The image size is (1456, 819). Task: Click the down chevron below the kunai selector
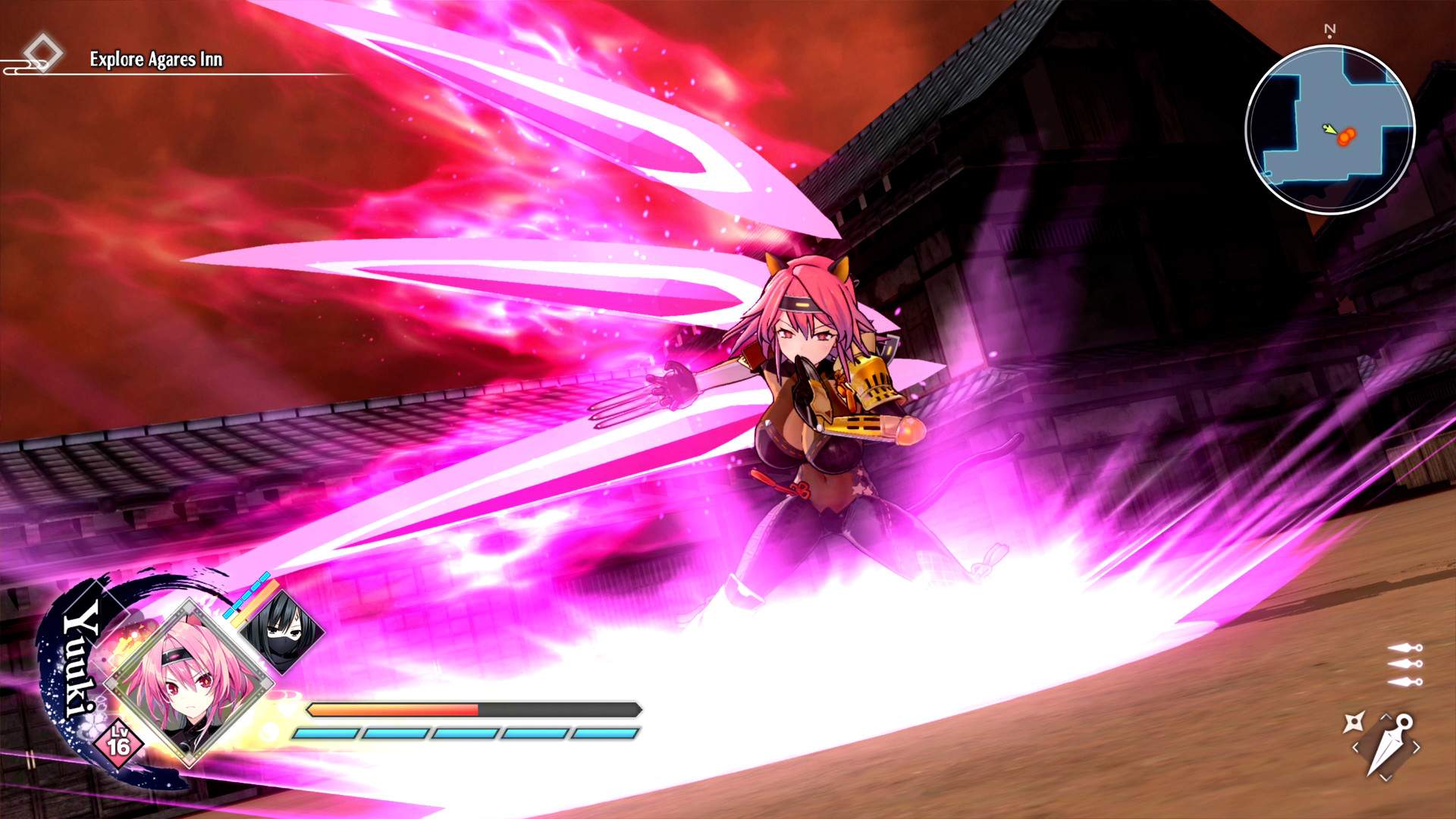click(1385, 777)
